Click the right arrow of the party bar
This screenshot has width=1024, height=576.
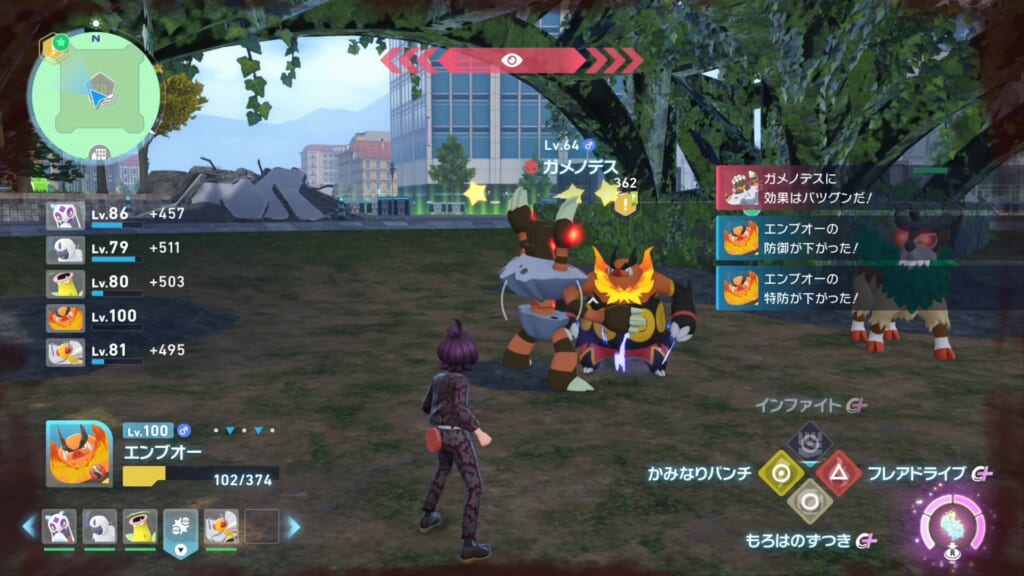[x=294, y=526]
